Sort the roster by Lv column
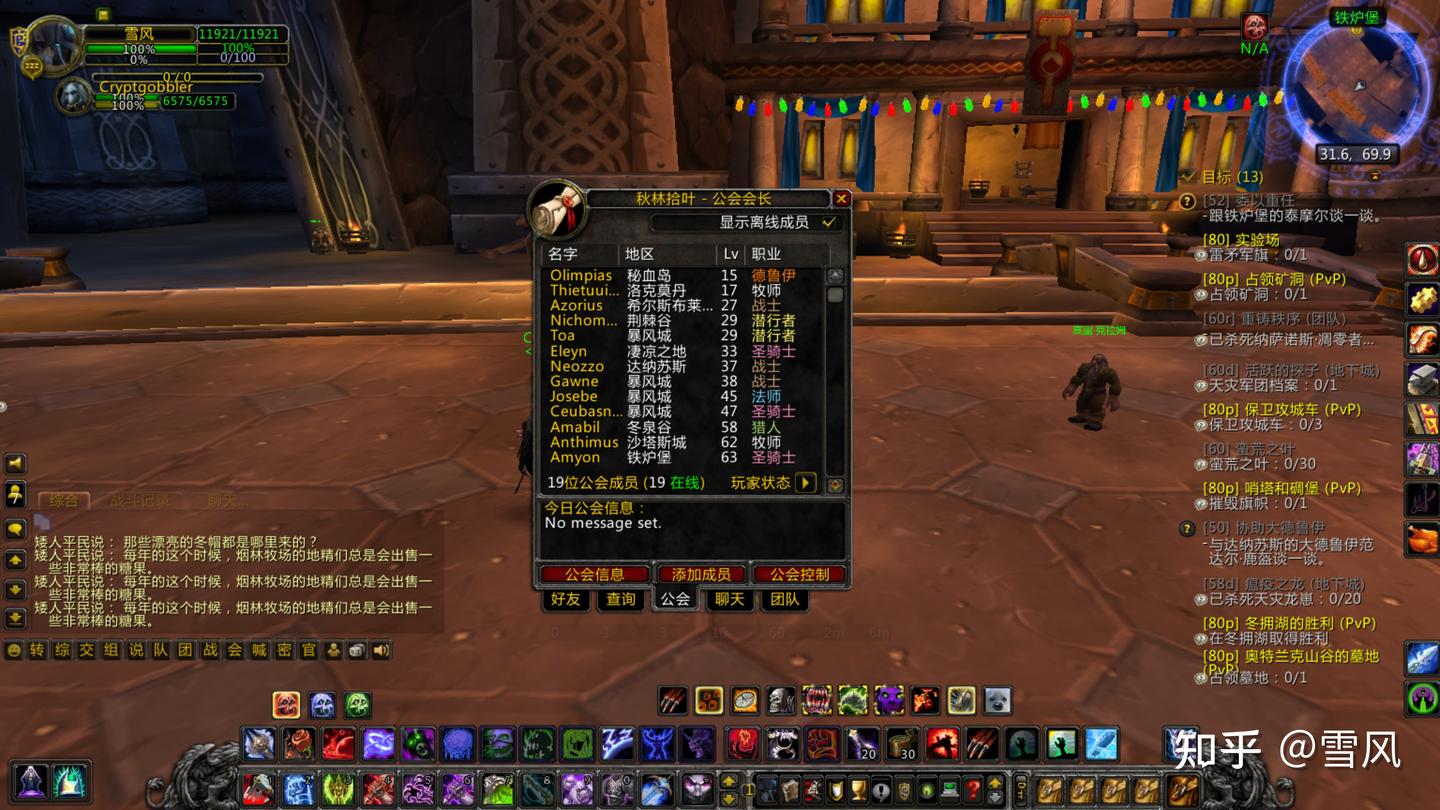Screen dimensions: 1440x810 point(731,254)
